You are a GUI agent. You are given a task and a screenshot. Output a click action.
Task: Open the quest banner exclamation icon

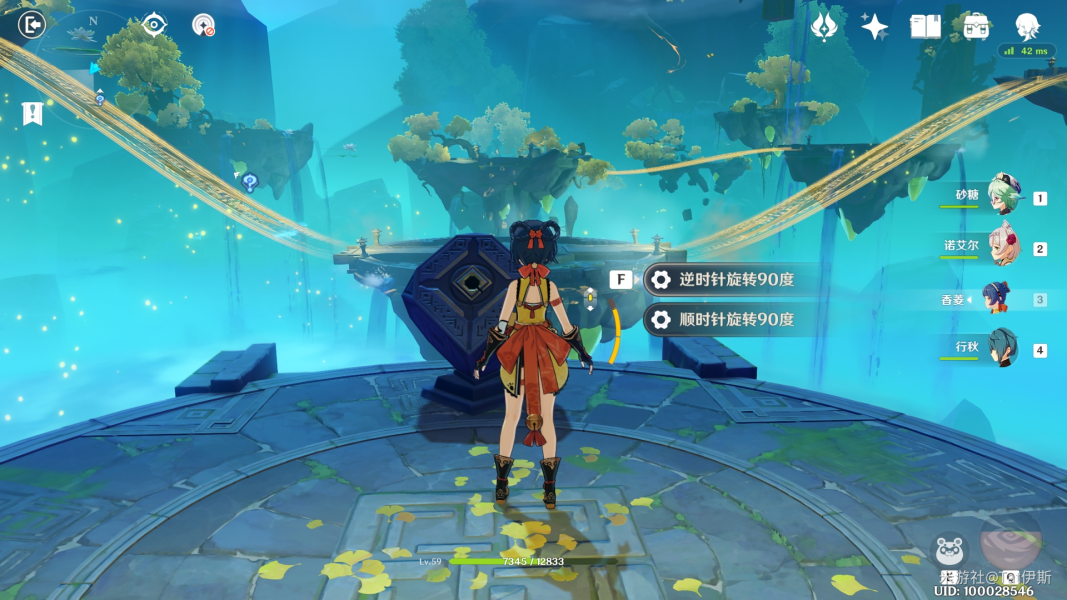coord(33,113)
